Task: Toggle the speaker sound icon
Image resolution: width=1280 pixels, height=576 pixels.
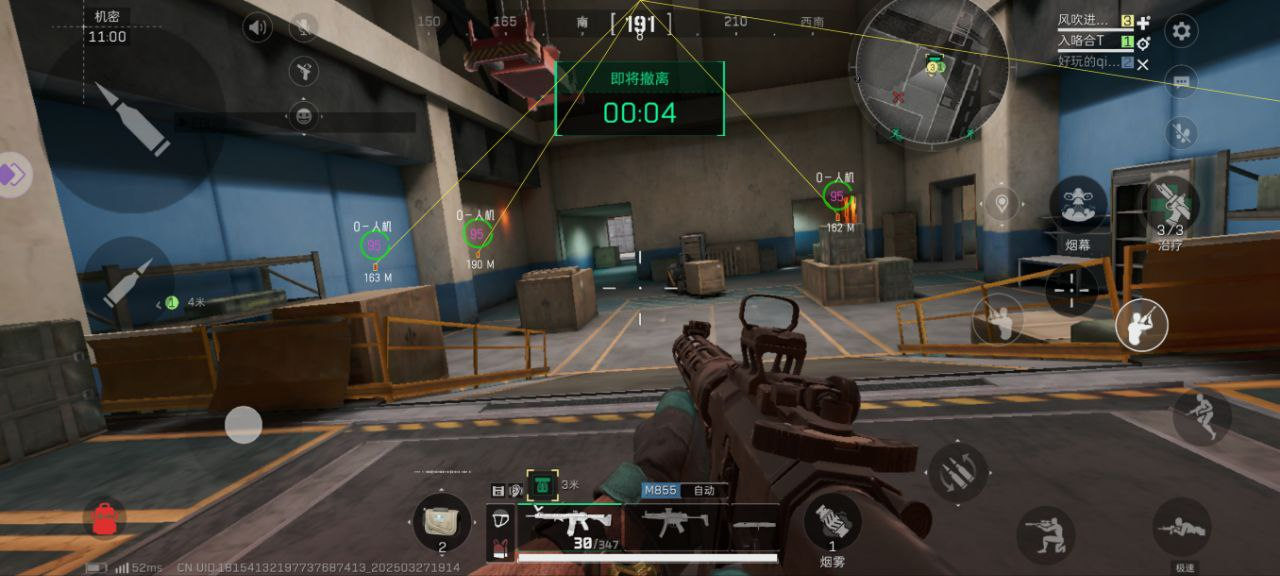Action: click(258, 27)
